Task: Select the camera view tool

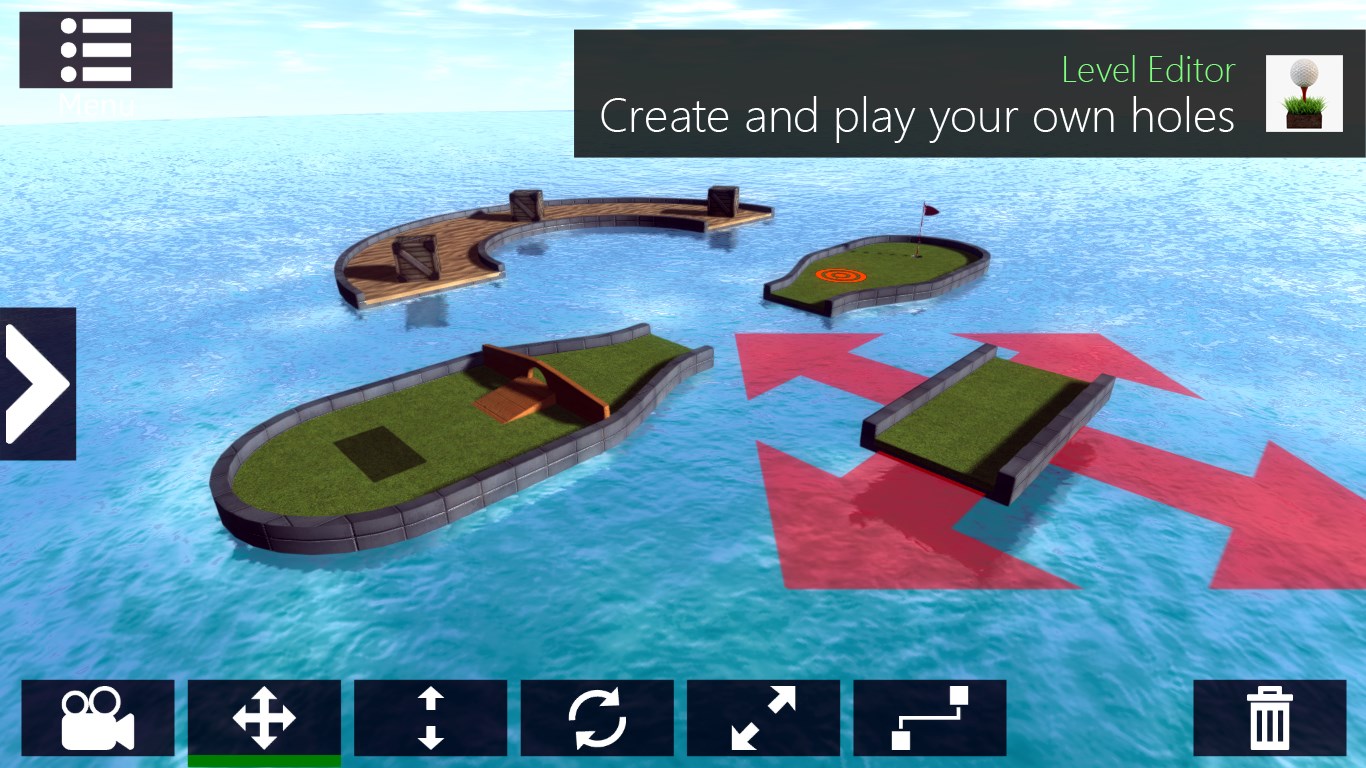Action: [x=98, y=717]
